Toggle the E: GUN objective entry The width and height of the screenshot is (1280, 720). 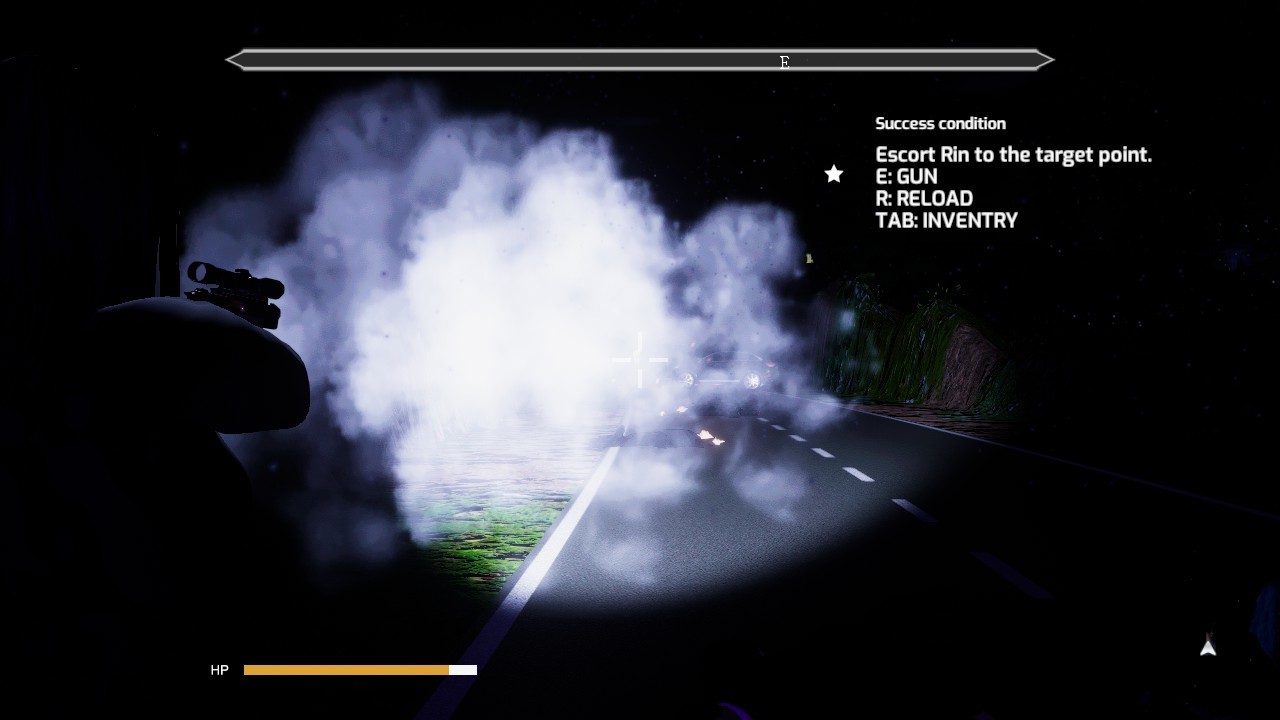pos(906,176)
